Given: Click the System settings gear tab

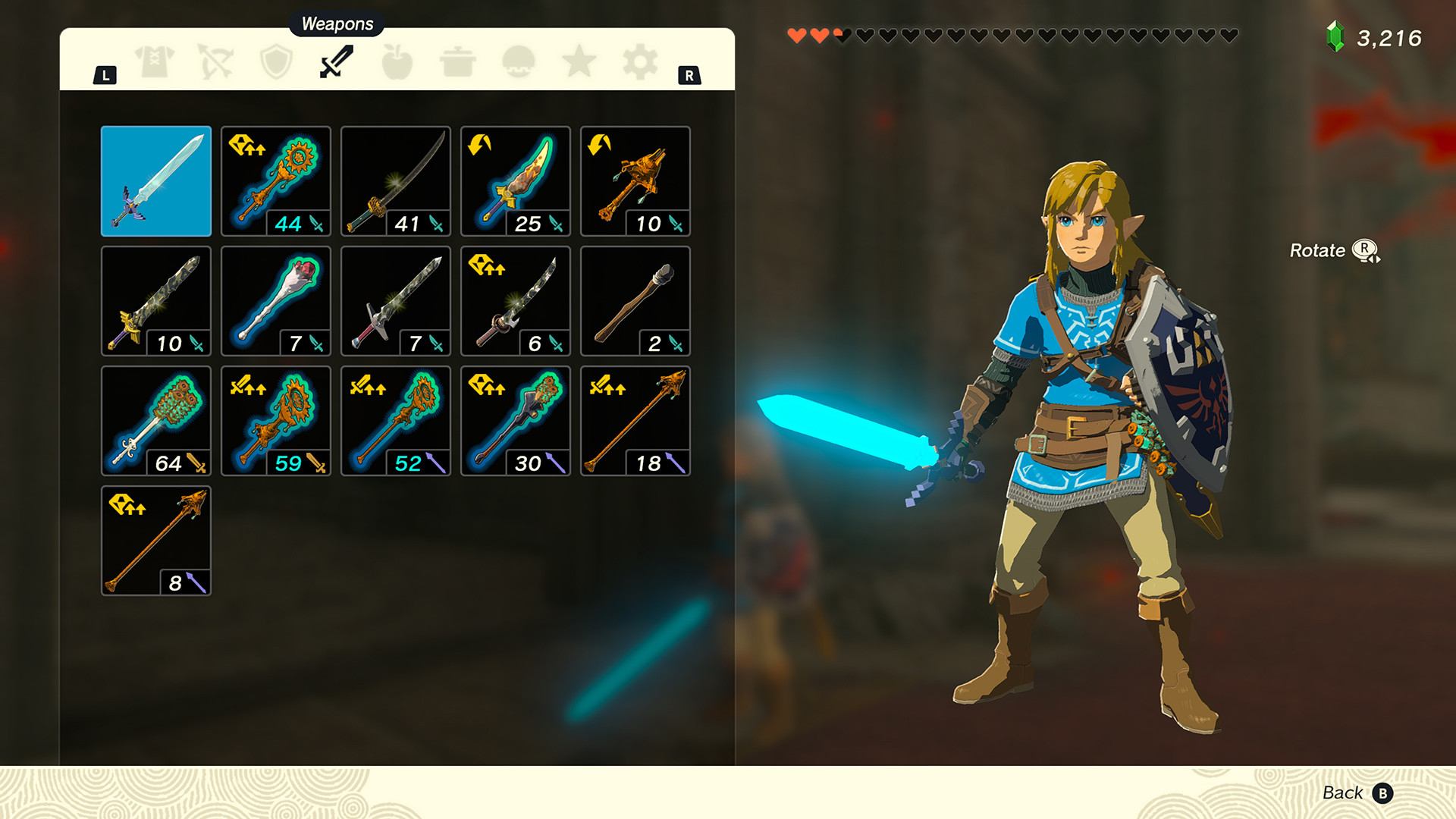Looking at the screenshot, I should click(641, 61).
